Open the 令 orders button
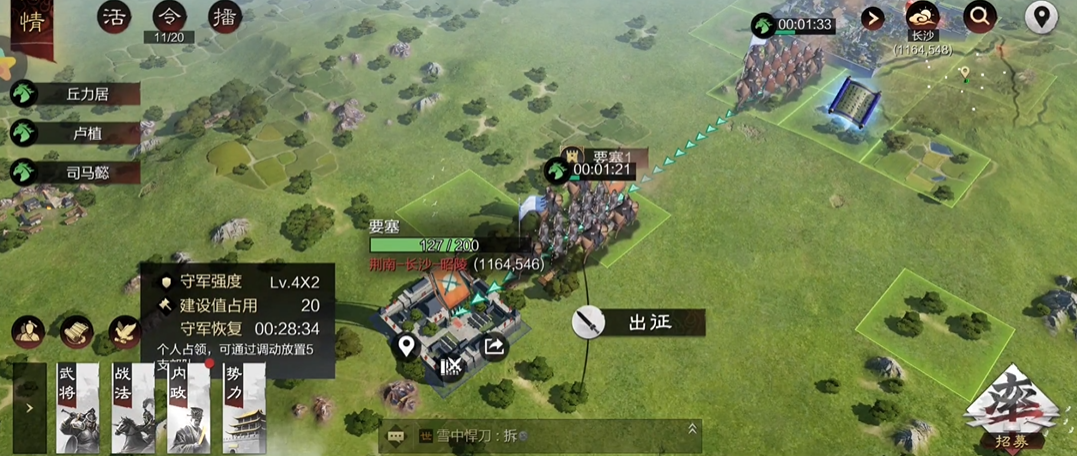The width and height of the screenshot is (1077, 456). (x=169, y=17)
